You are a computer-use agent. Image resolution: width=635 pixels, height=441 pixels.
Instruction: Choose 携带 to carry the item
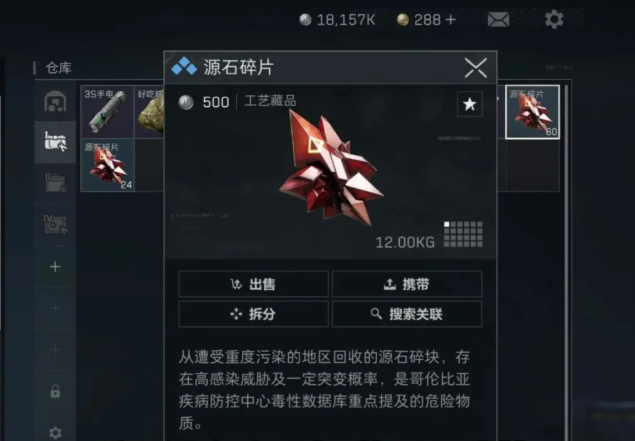(x=407, y=284)
